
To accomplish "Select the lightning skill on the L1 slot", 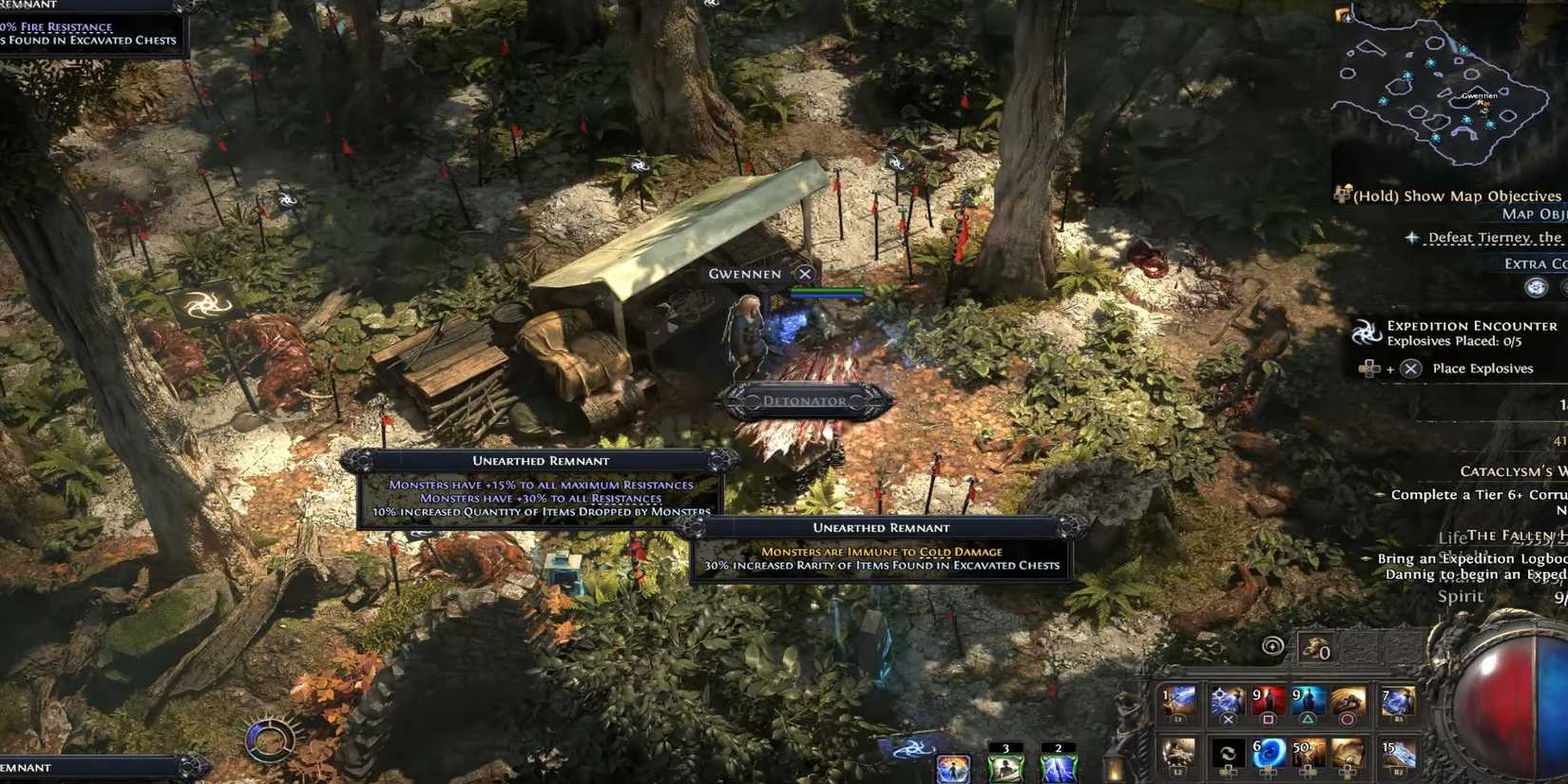I will (1181, 700).
